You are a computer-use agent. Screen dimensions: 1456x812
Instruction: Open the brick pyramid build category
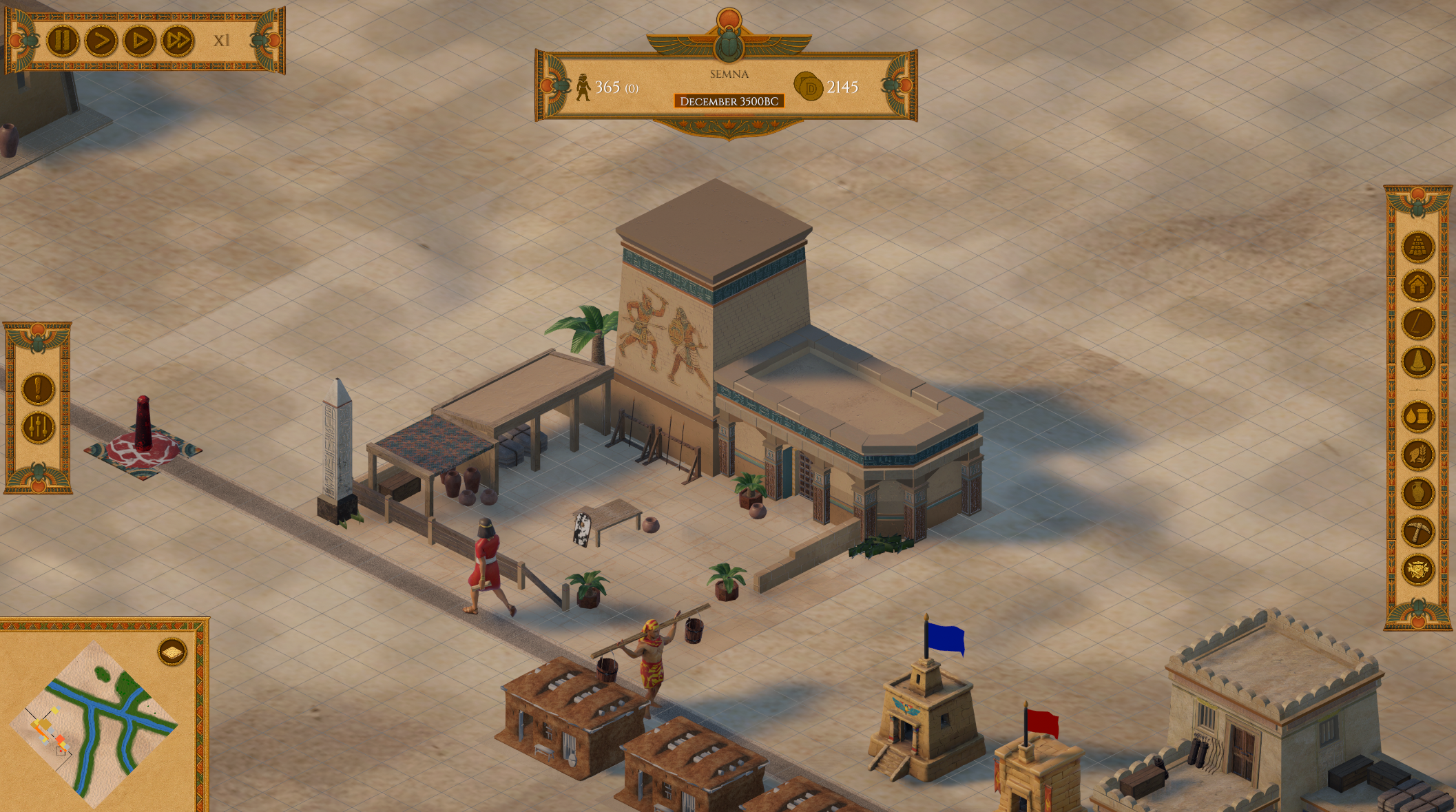(1417, 247)
